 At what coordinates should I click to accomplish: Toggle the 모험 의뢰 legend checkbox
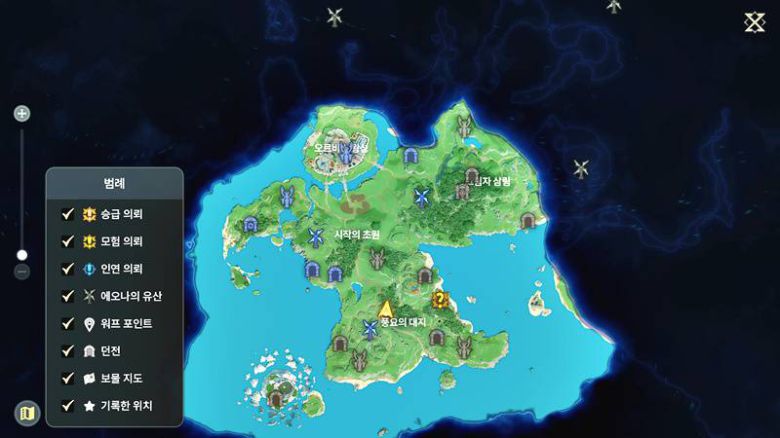[68, 241]
